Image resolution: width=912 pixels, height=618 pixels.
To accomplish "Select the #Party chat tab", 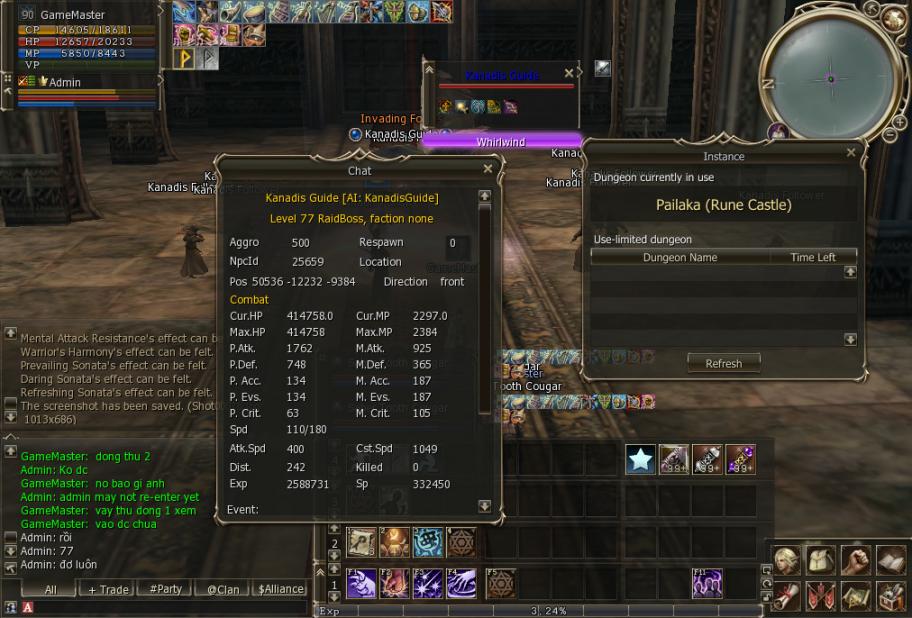I will tap(165, 589).
